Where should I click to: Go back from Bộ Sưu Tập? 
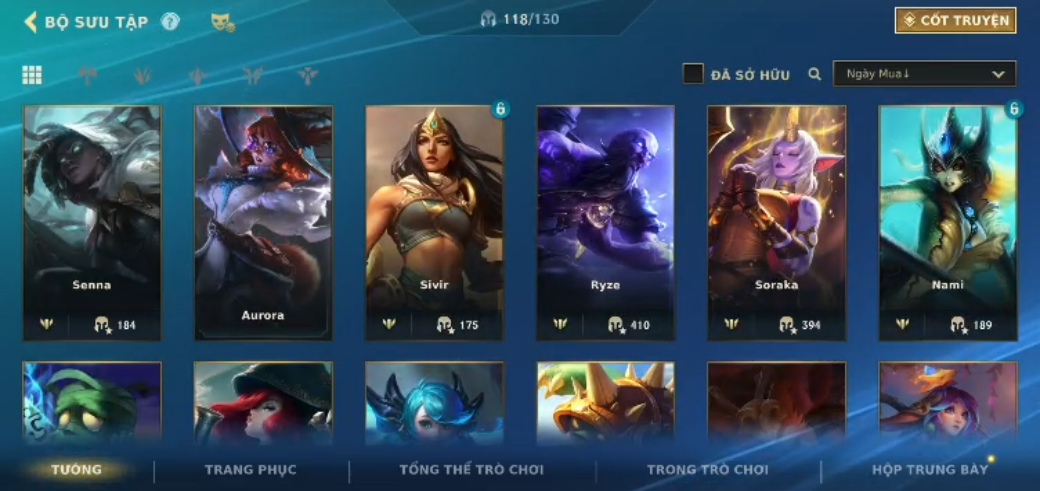[x=31, y=22]
